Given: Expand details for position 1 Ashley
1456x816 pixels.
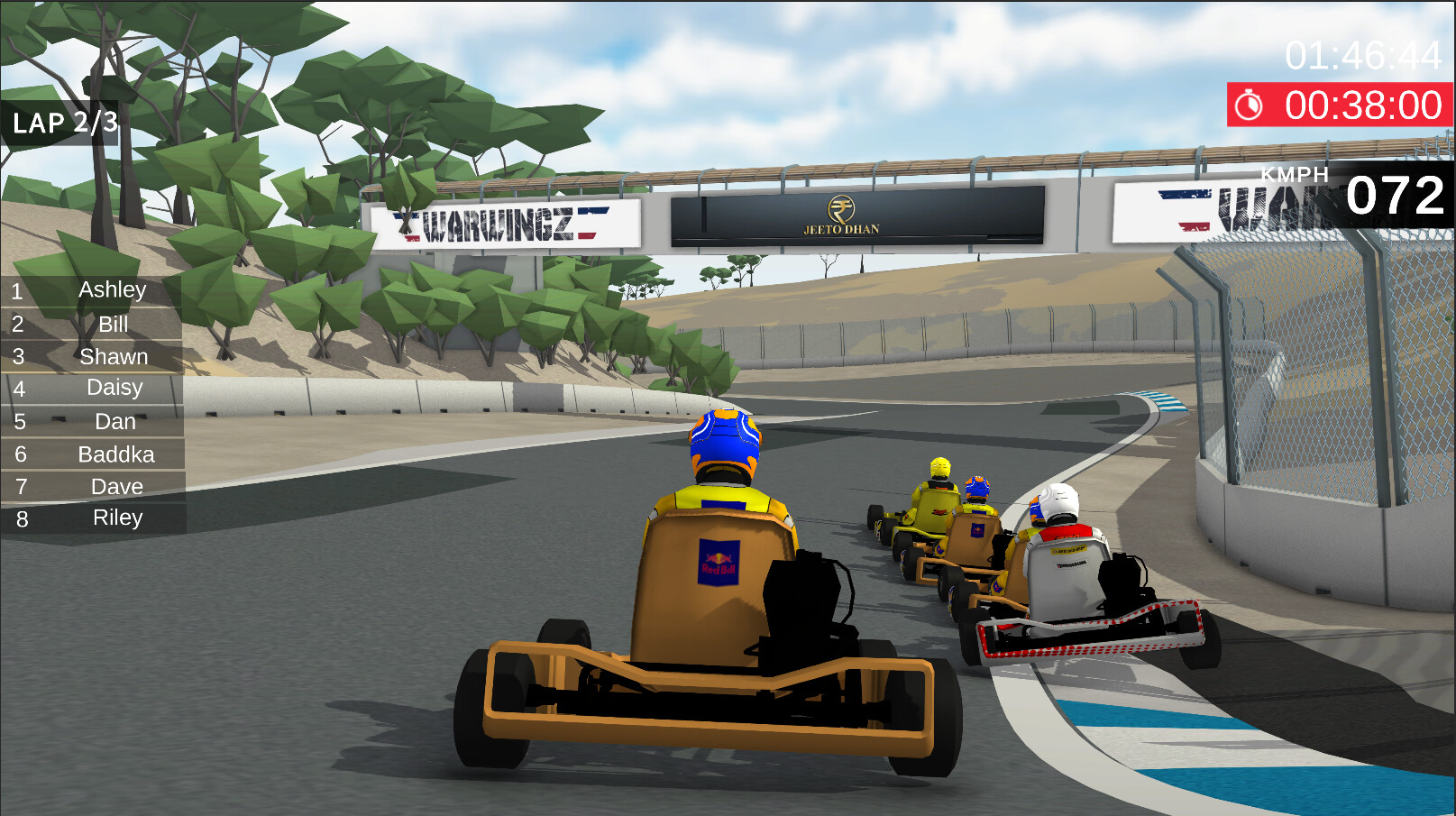Looking at the screenshot, I should 114,290.
